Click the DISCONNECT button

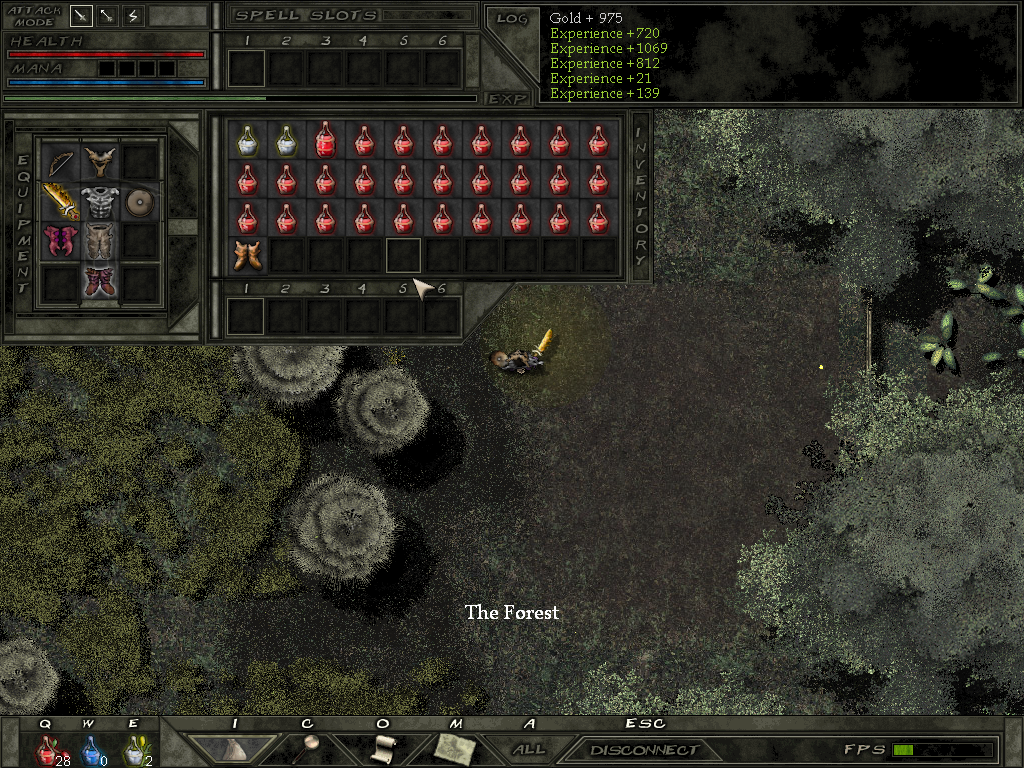[x=644, y=750]
